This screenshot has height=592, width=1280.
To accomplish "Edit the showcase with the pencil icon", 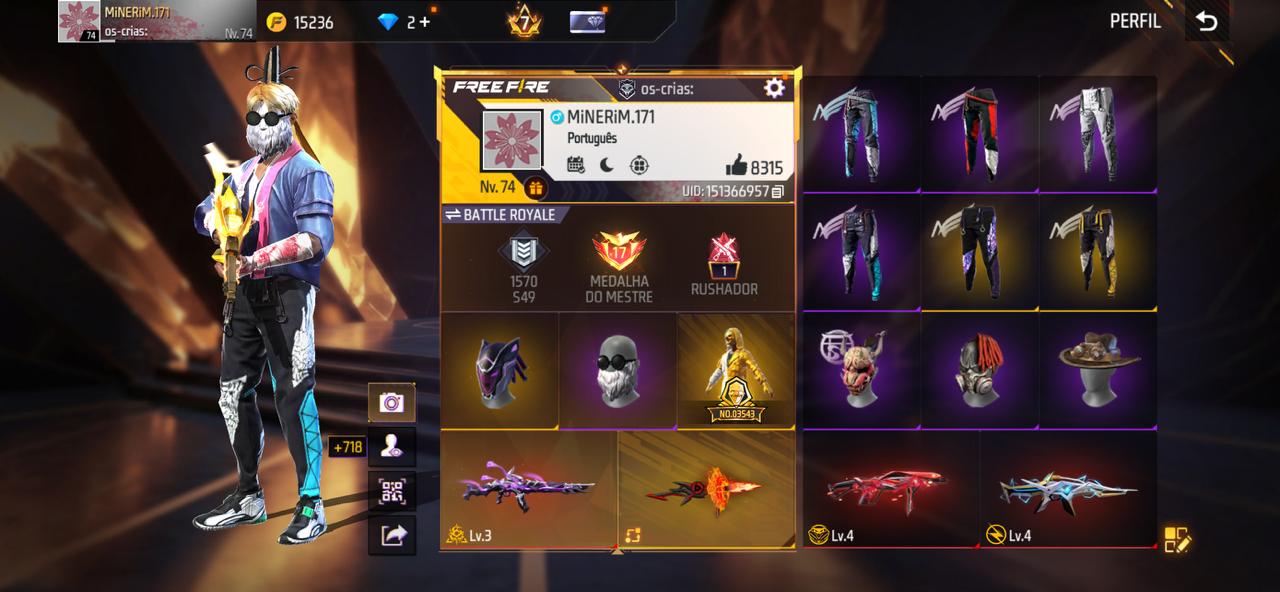I will click(1177, 540).
